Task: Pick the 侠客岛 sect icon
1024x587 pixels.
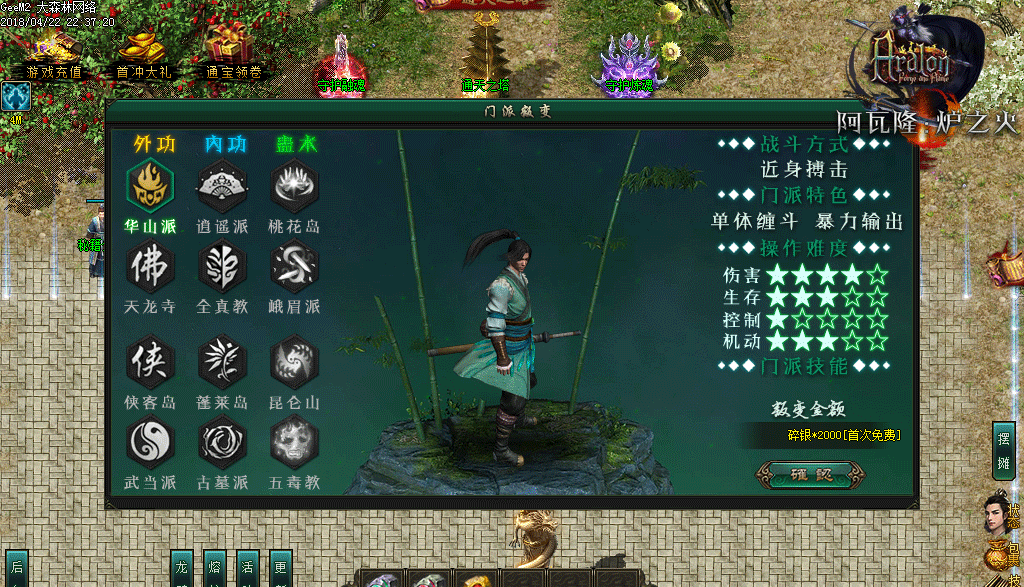Action: (x=150, y=362)
